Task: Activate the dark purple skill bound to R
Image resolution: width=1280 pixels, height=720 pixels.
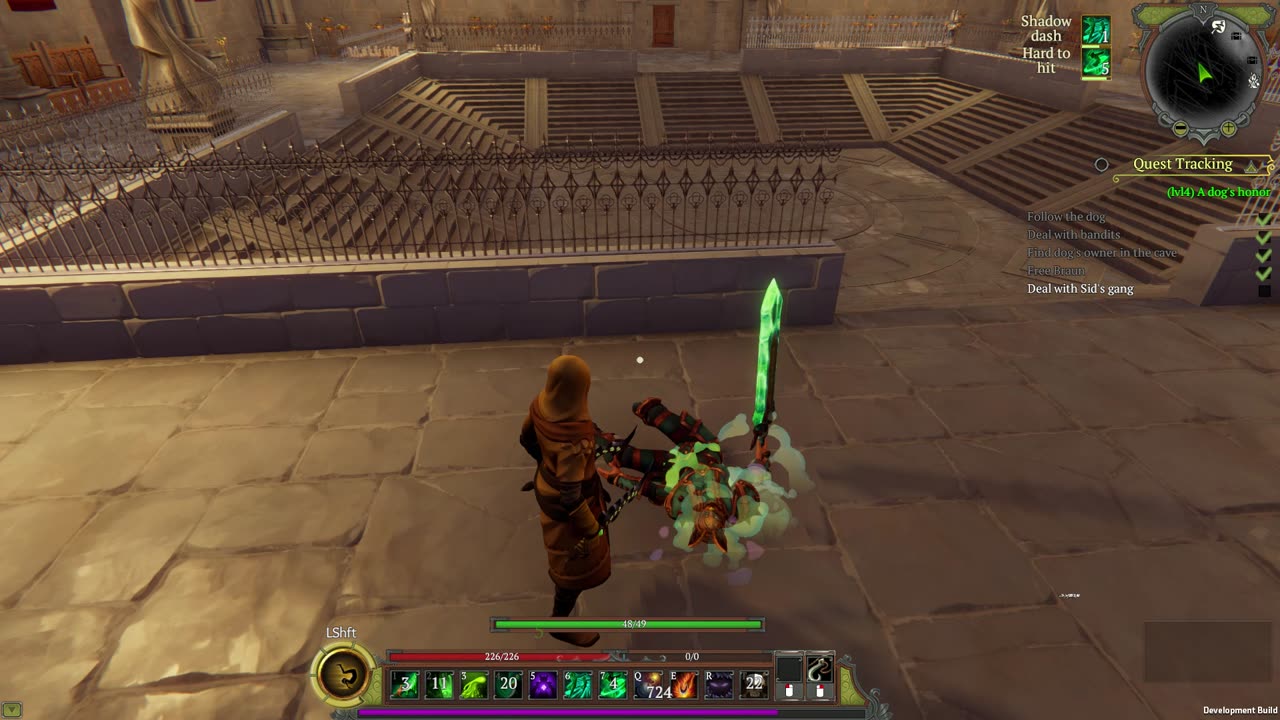Action: point(718,685)
